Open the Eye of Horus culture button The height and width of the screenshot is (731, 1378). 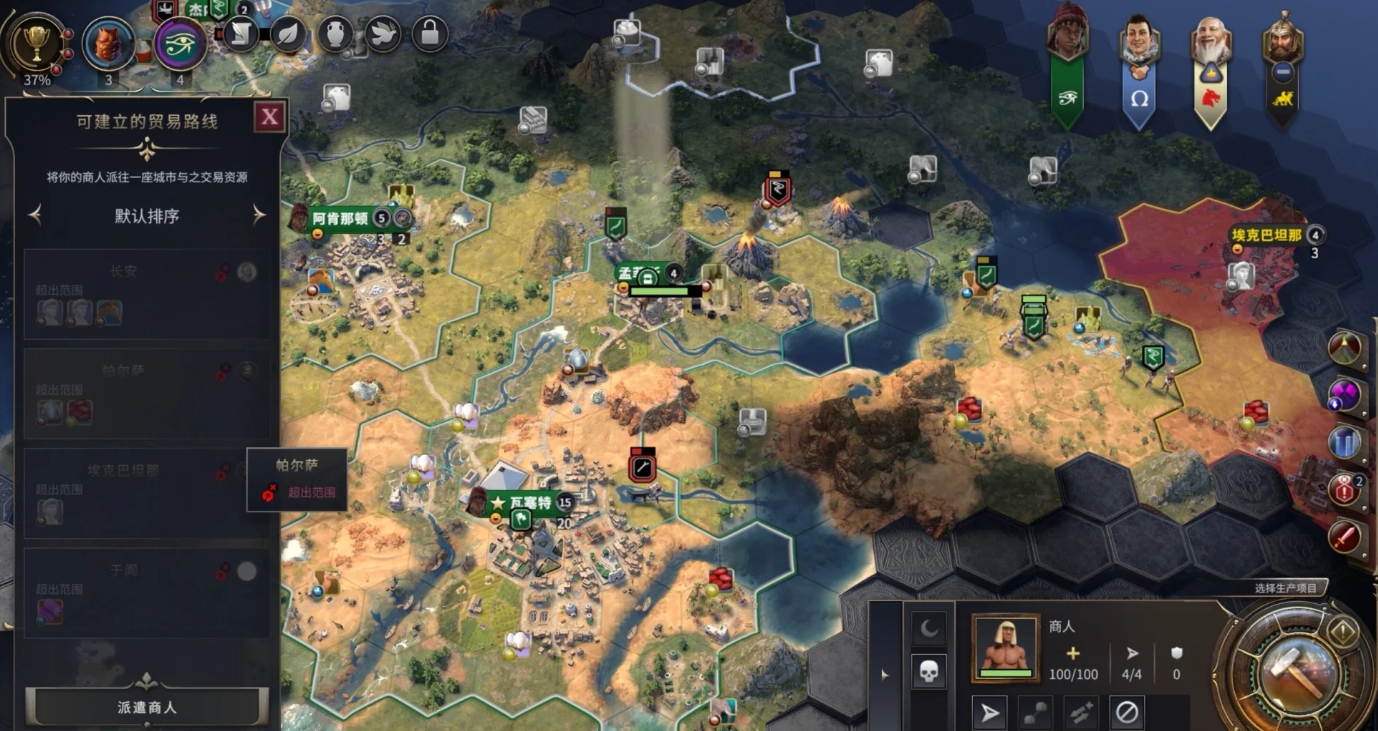pyautogui.click(x=181, y=43)
